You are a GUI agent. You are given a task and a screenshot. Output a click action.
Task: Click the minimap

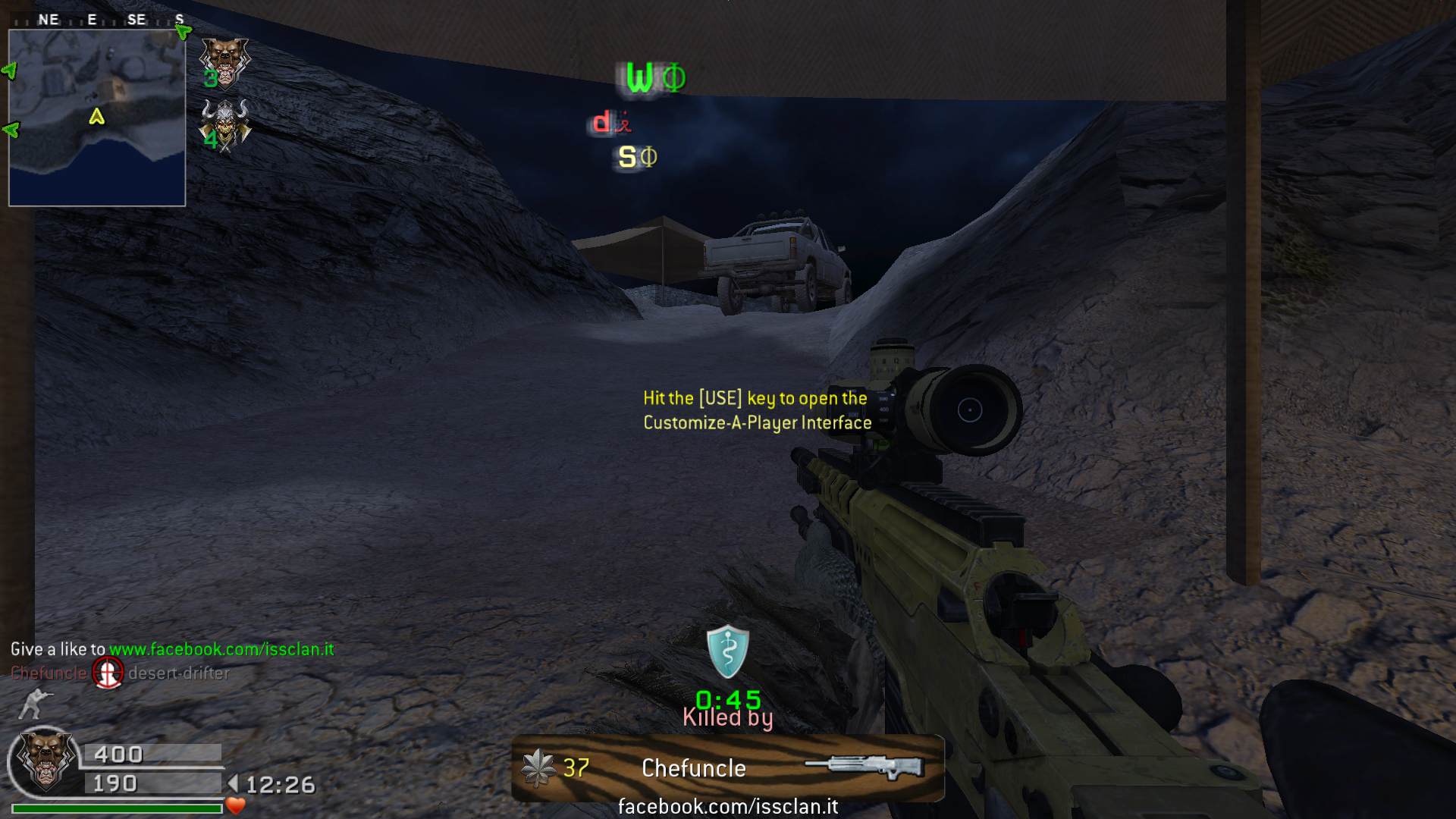[97, 118]
